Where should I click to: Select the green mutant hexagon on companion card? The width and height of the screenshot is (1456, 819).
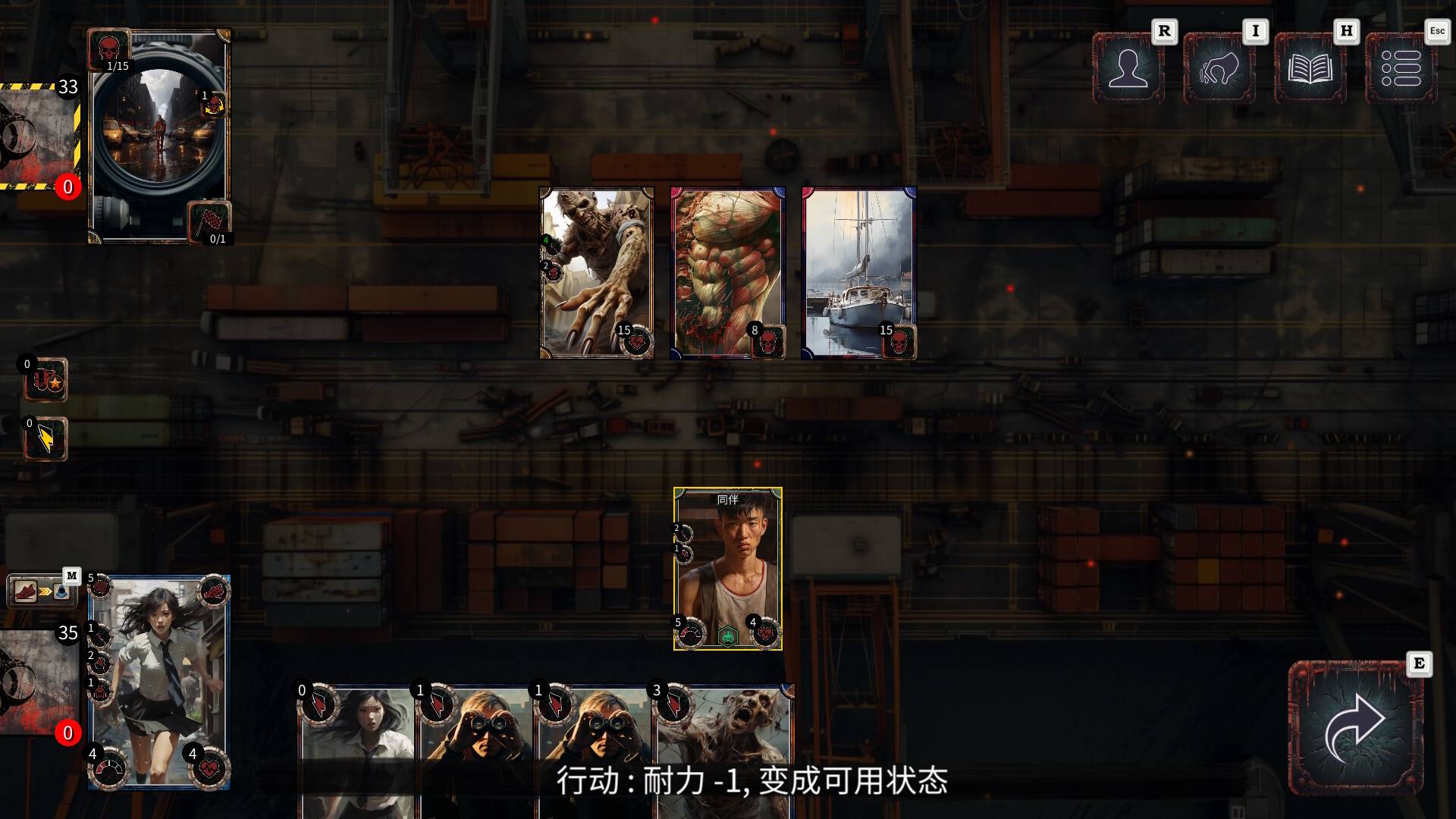point(728,637)
